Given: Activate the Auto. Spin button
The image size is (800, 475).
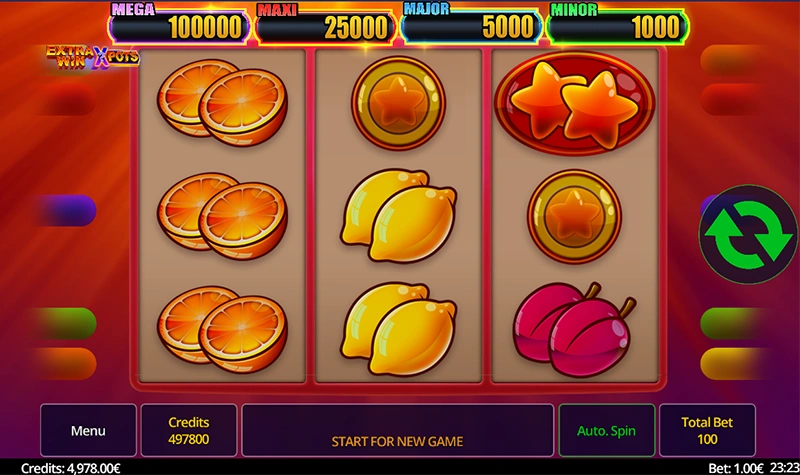Looking at the screenshot, I should 606,431.
